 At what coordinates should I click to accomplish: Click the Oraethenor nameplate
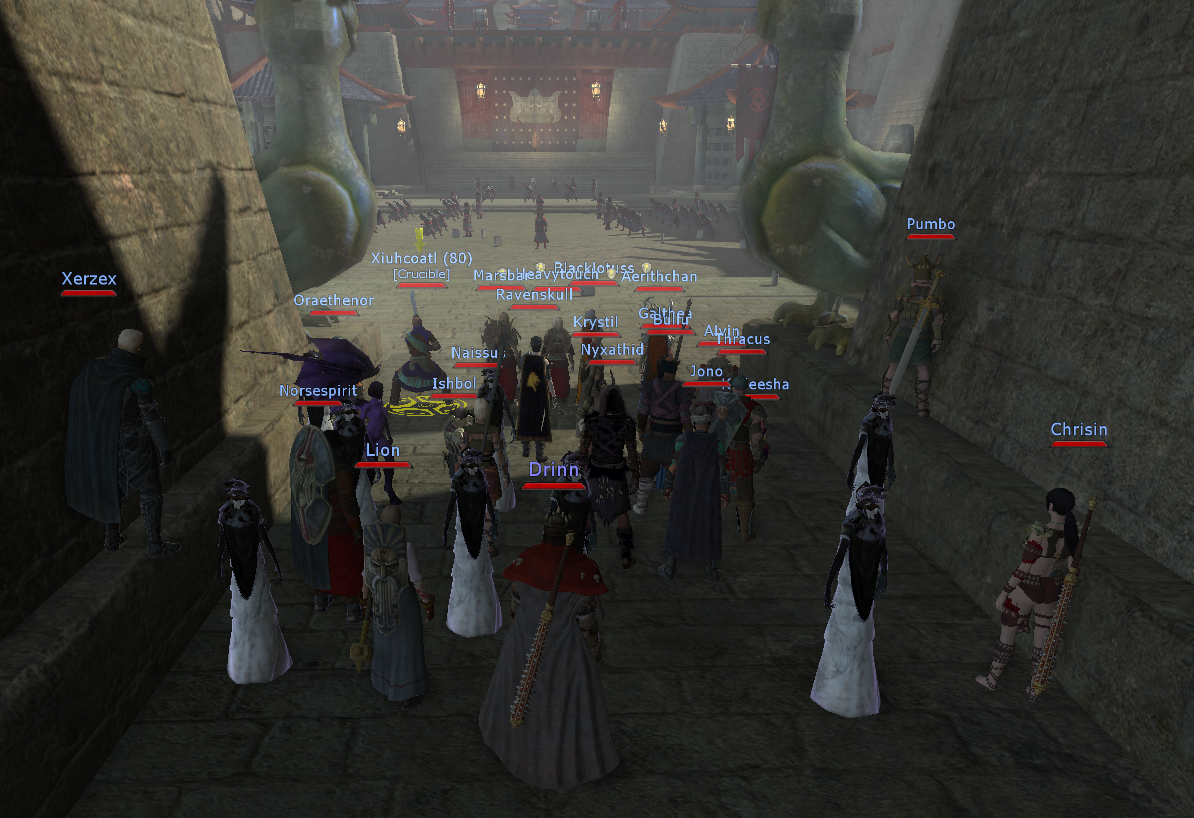(x=333, y=301)
